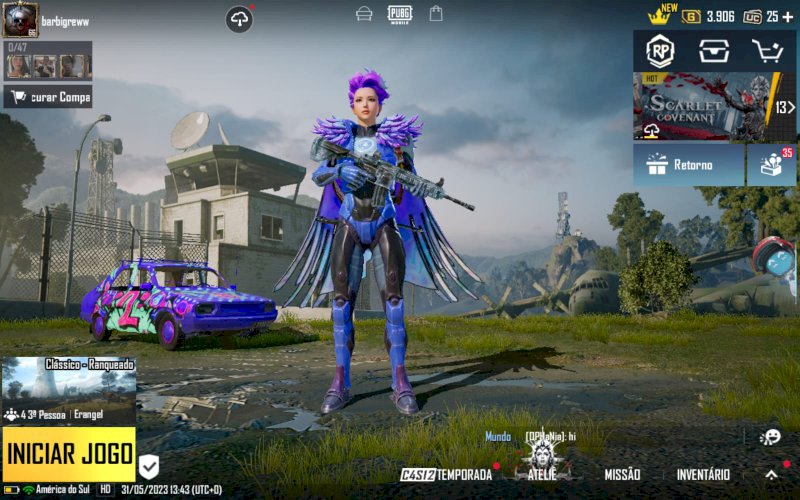
Task: Open the cloud download icon
Action: tap(239, 19)
